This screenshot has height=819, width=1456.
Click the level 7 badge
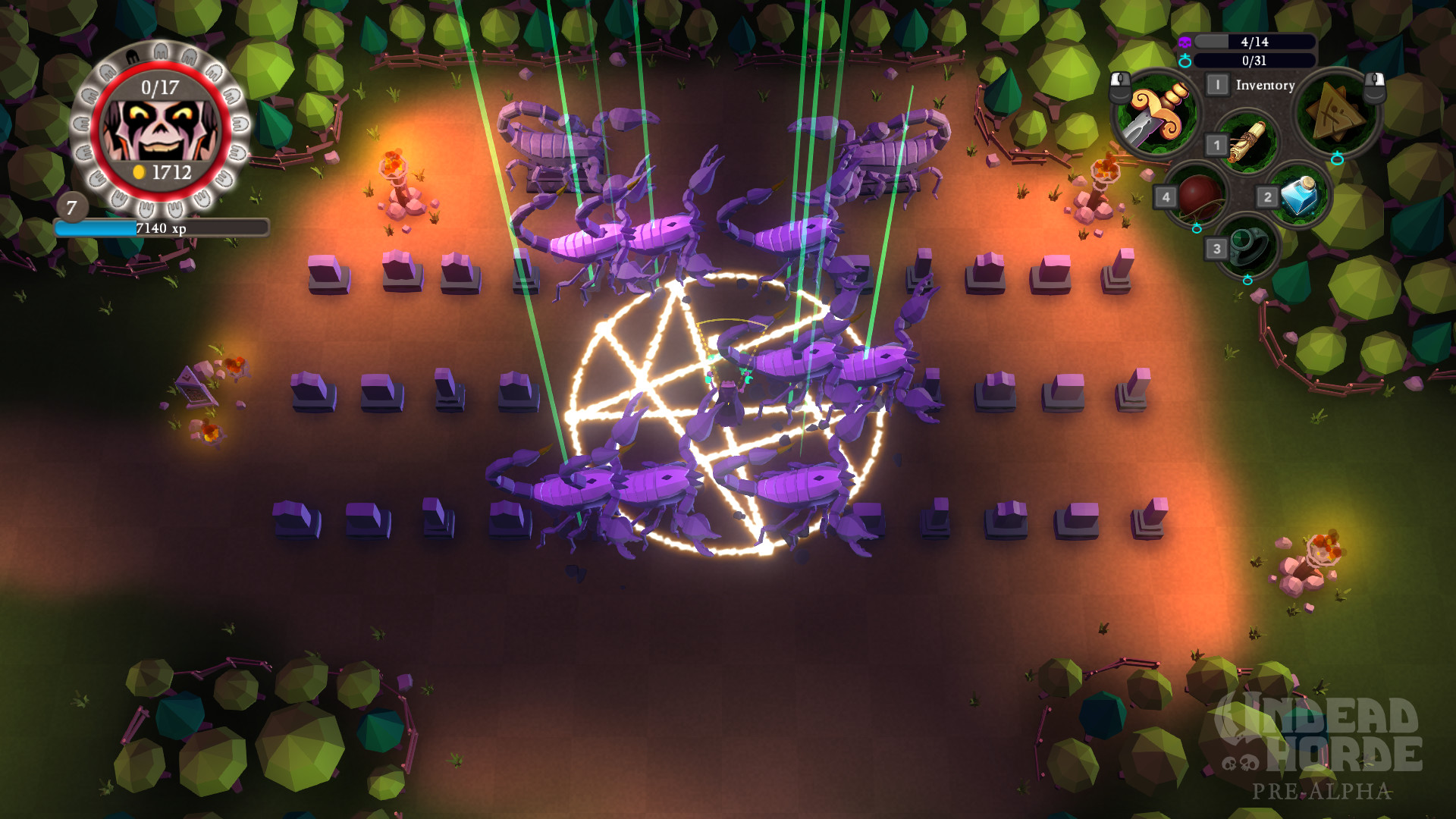pyautogui.click(x=72, y=206)
